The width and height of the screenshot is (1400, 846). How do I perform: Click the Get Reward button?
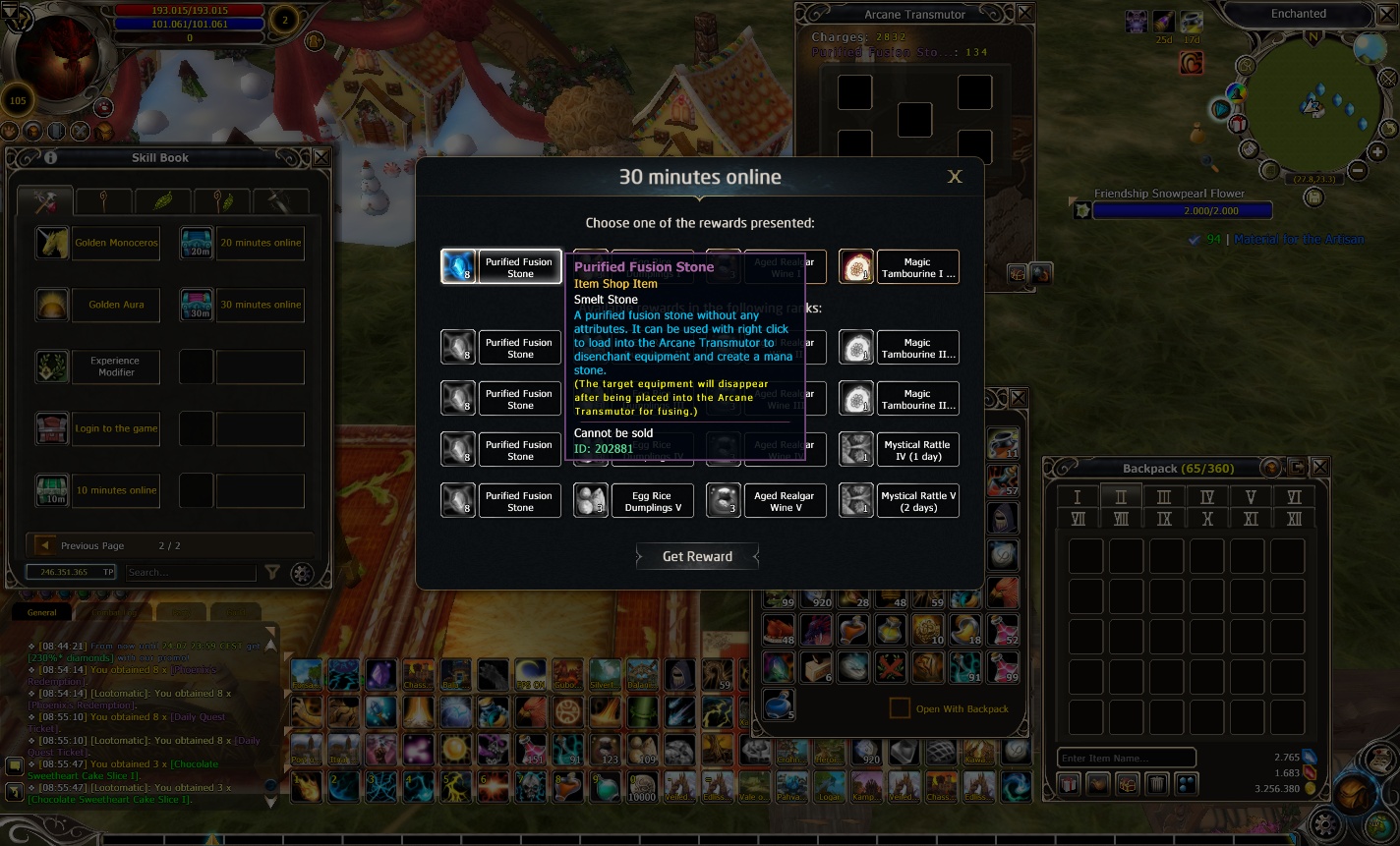tap(697, 556)
